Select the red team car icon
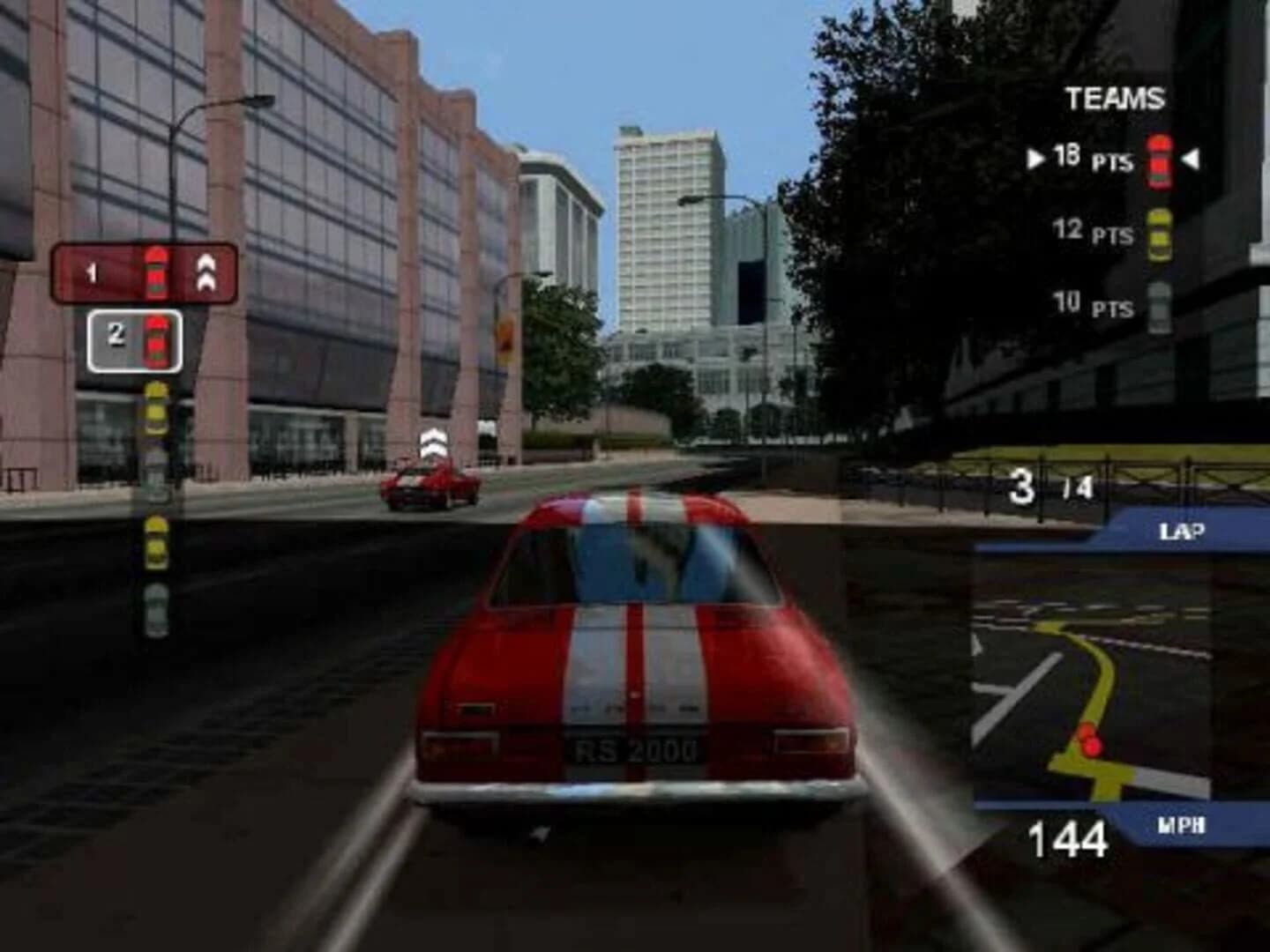 (x=1158, y=159)
